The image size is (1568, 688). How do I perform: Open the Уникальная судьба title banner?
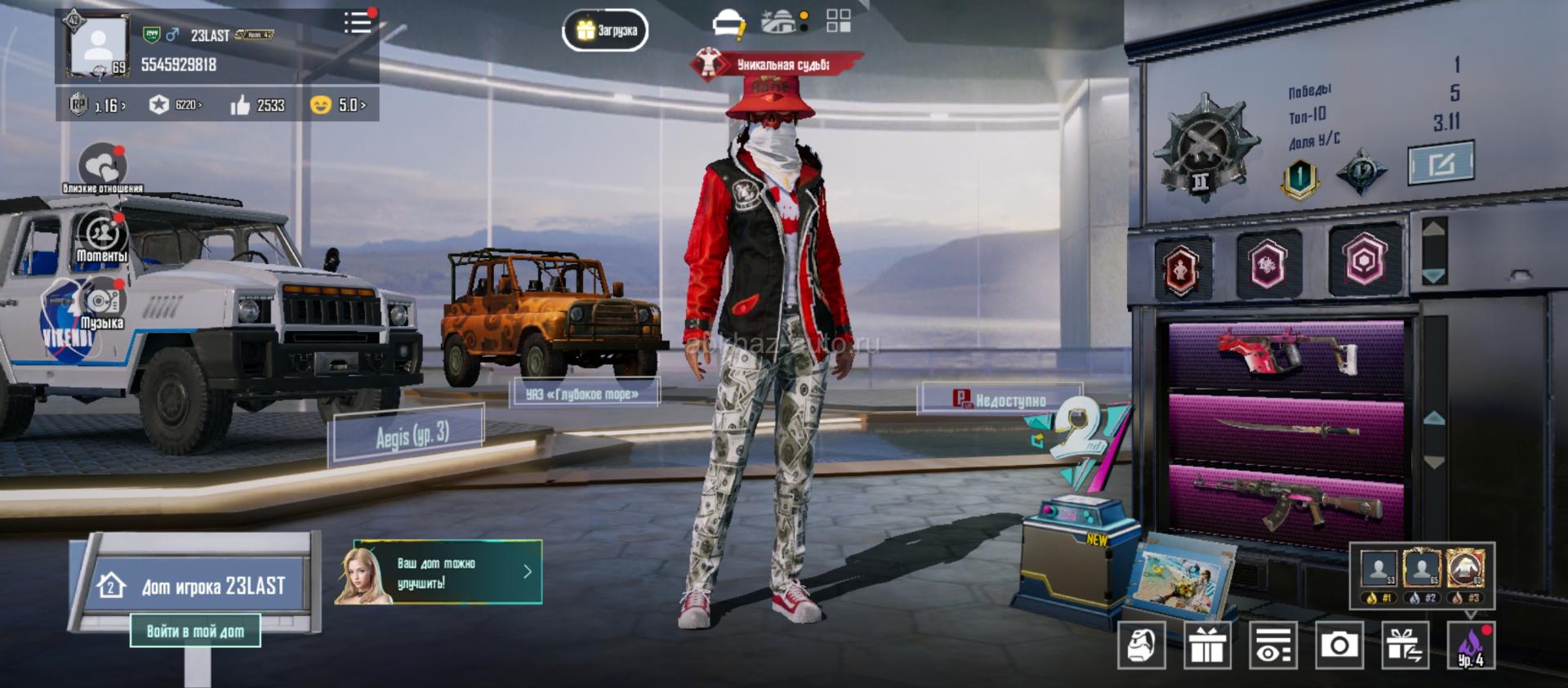pos(776,65)
